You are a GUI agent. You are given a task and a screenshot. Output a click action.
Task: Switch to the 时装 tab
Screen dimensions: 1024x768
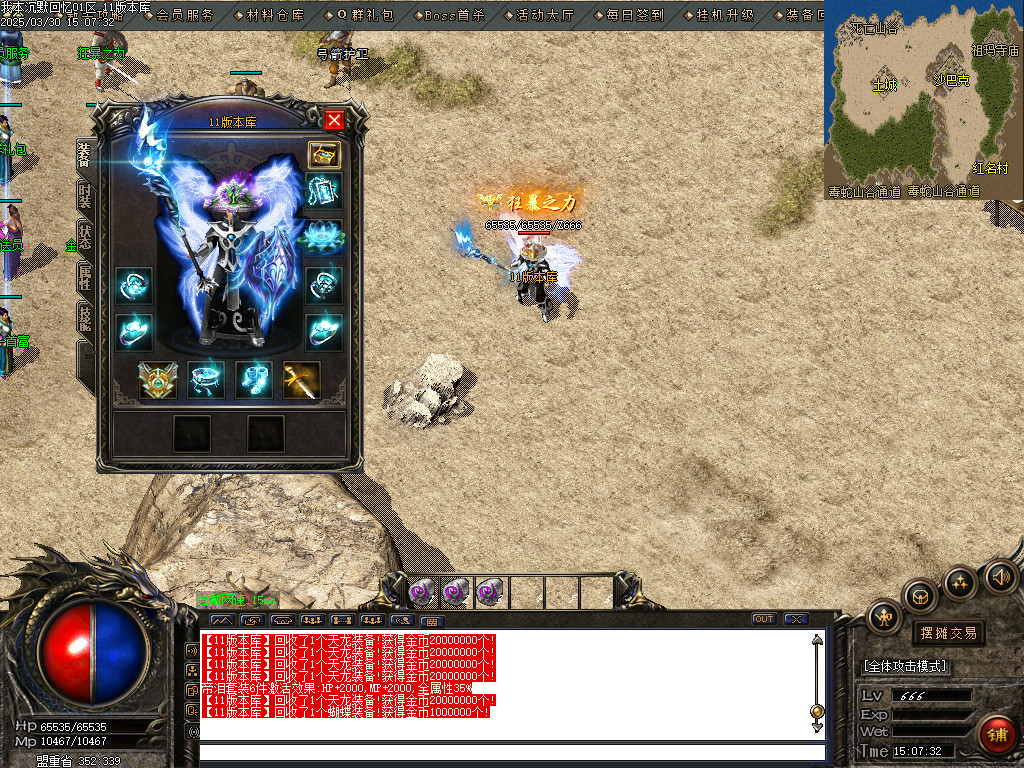pyautogui.click(x=84, y=197)
